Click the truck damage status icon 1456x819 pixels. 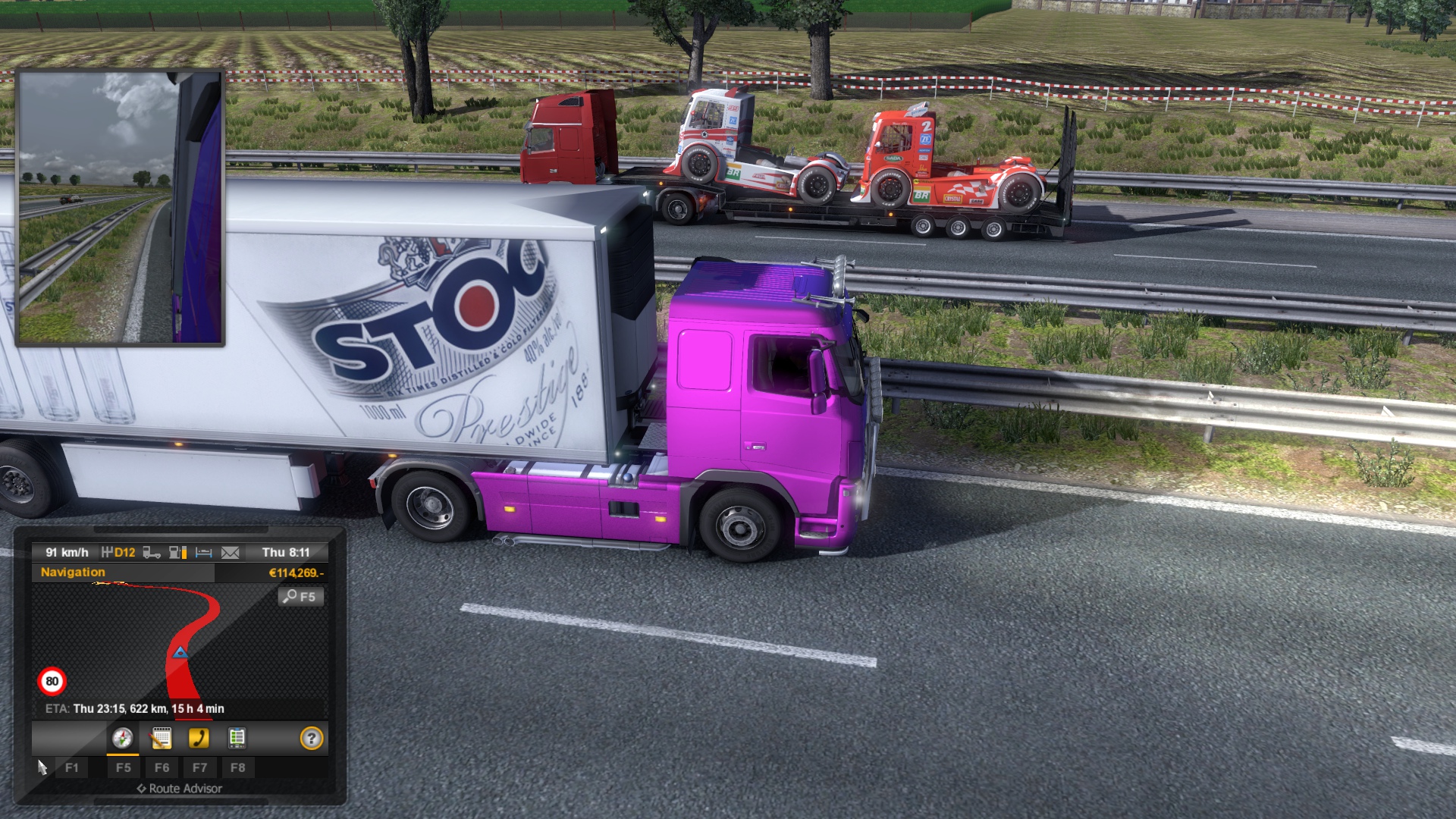click(152, 553)
